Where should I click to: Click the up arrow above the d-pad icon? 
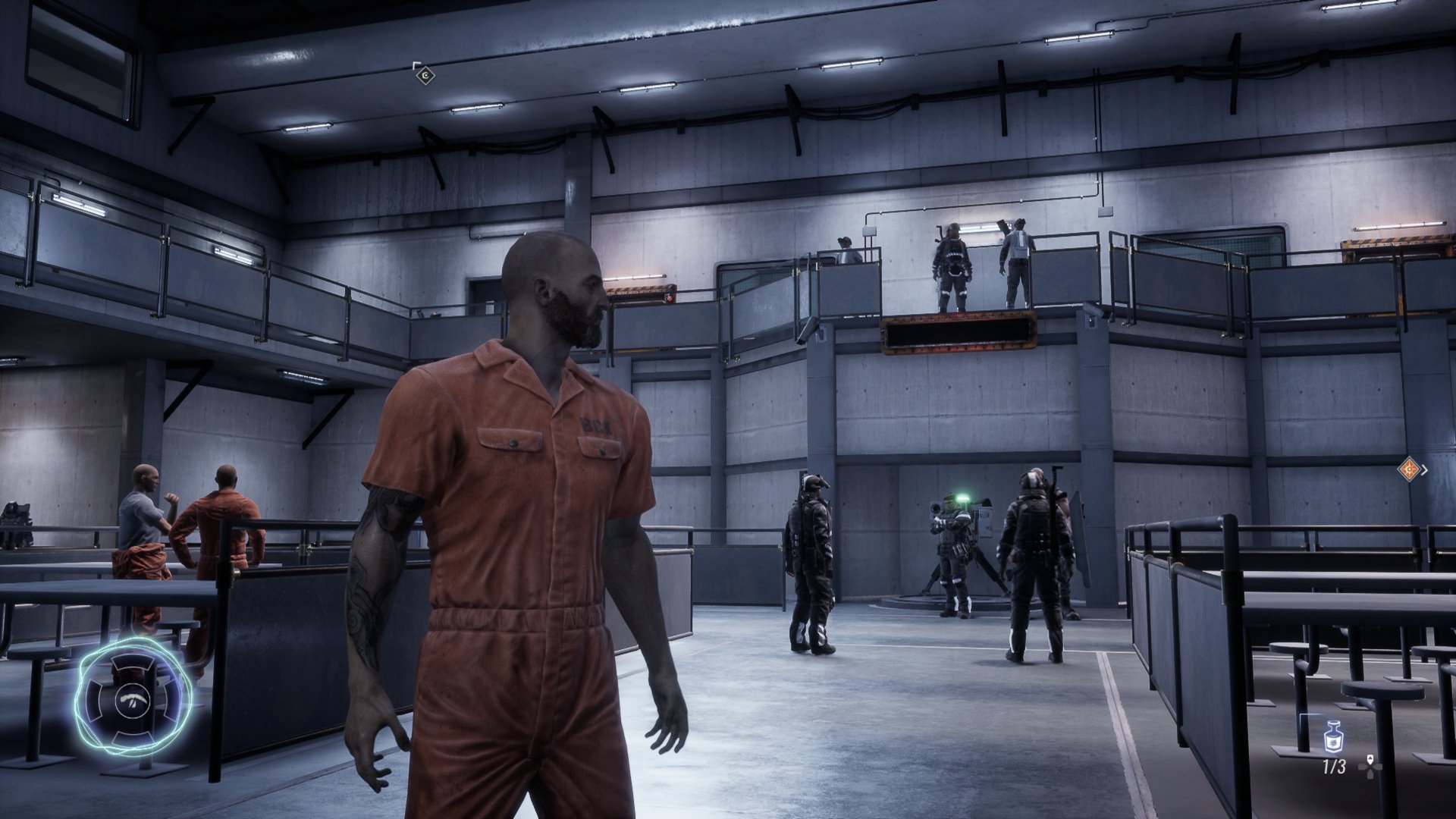(1370, 759)
